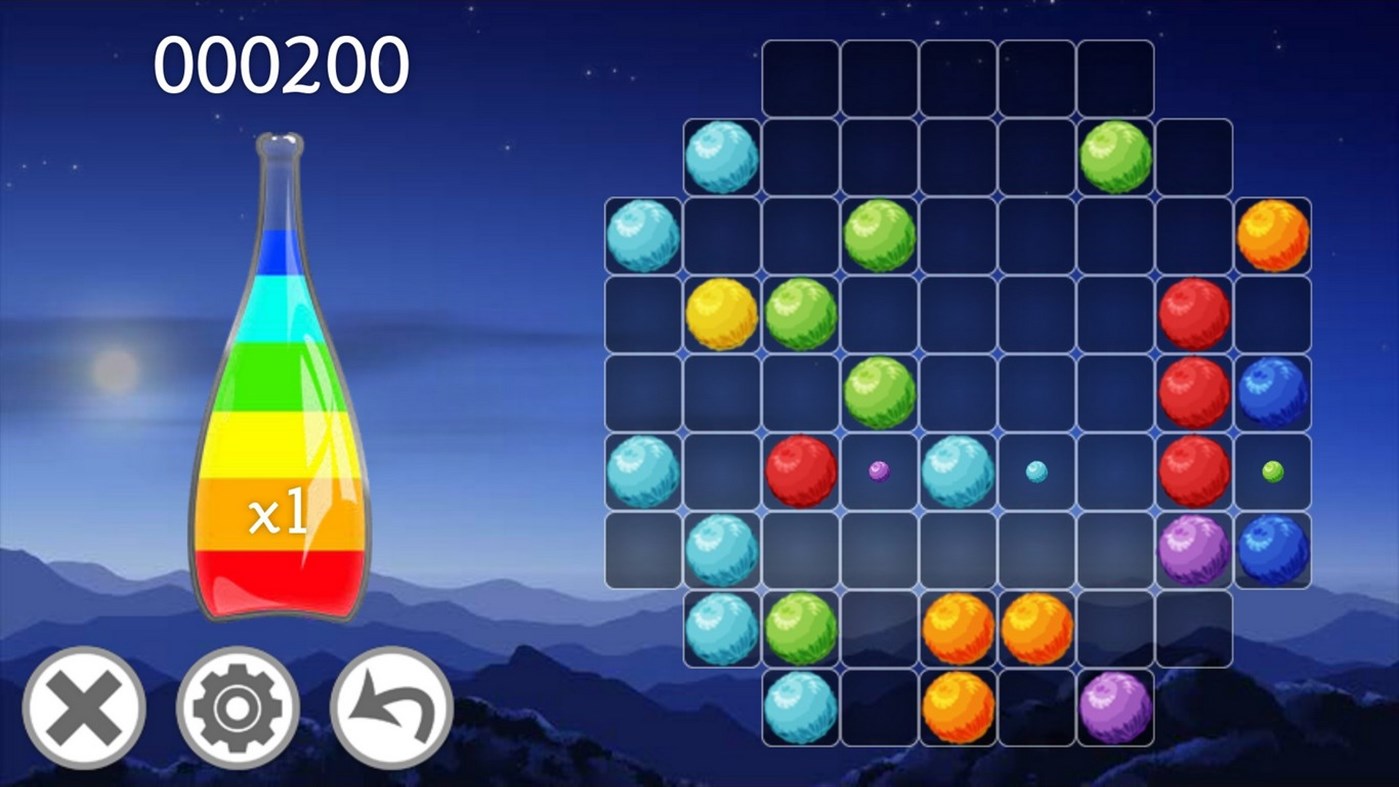Select the purple ball in the bottom row

[x=1115, y=706]
